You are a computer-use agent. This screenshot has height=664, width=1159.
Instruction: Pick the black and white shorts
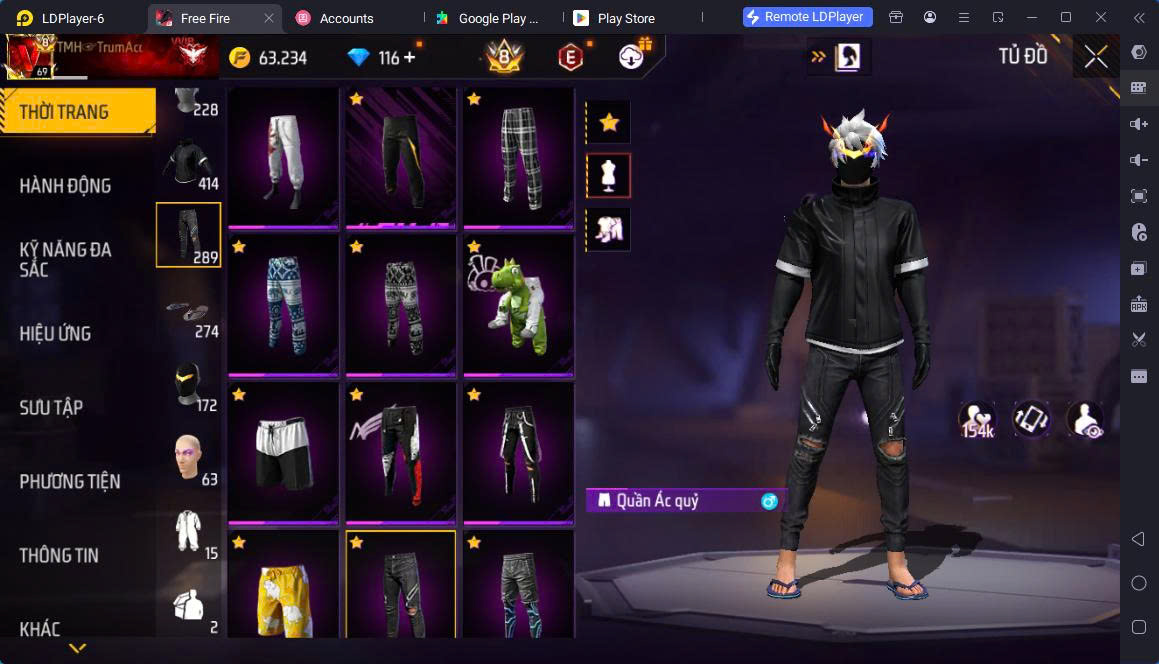pyautogui.click(x=283, y=452)
